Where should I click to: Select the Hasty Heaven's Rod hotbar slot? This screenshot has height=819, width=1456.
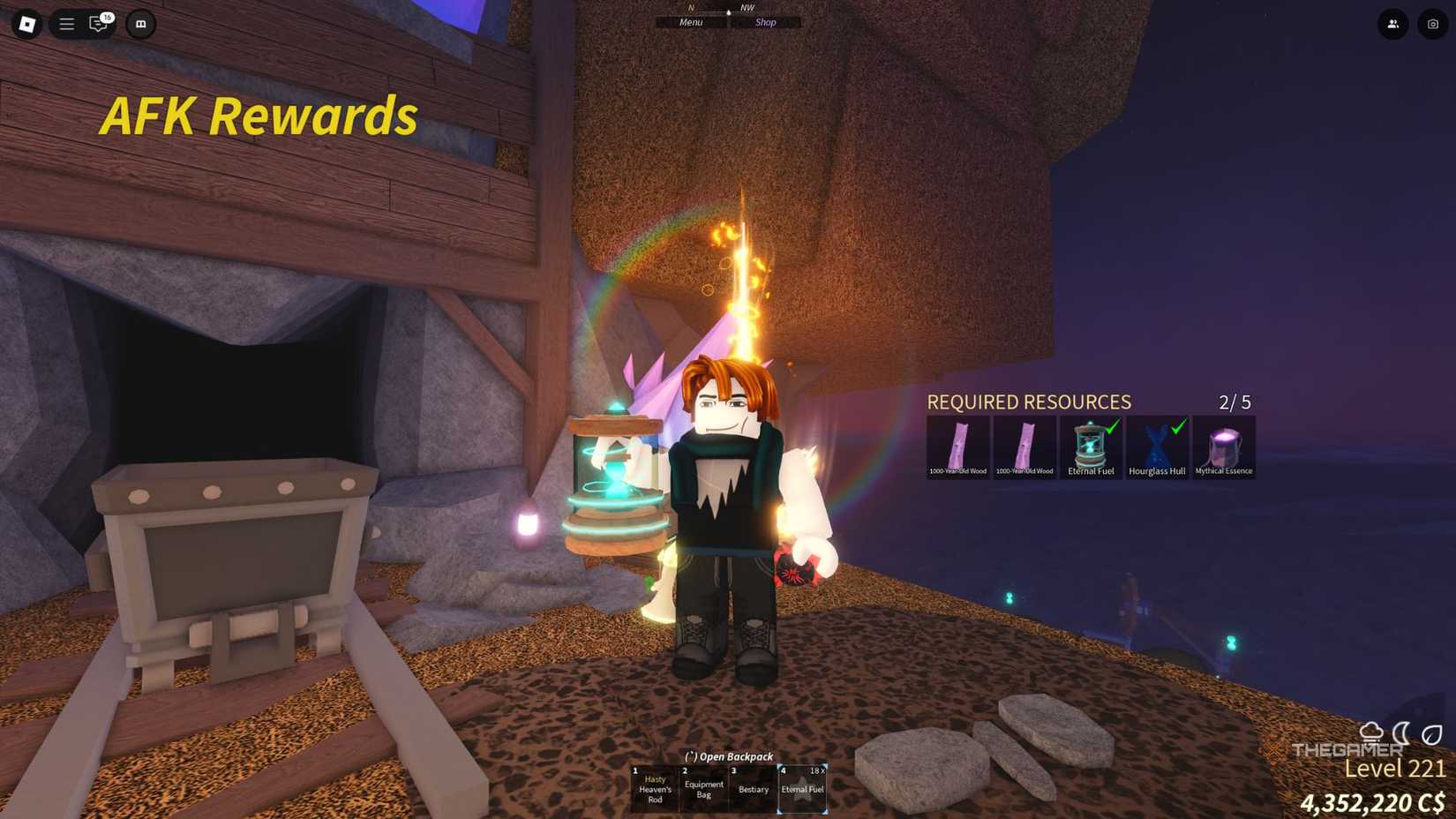pos(653,788)
